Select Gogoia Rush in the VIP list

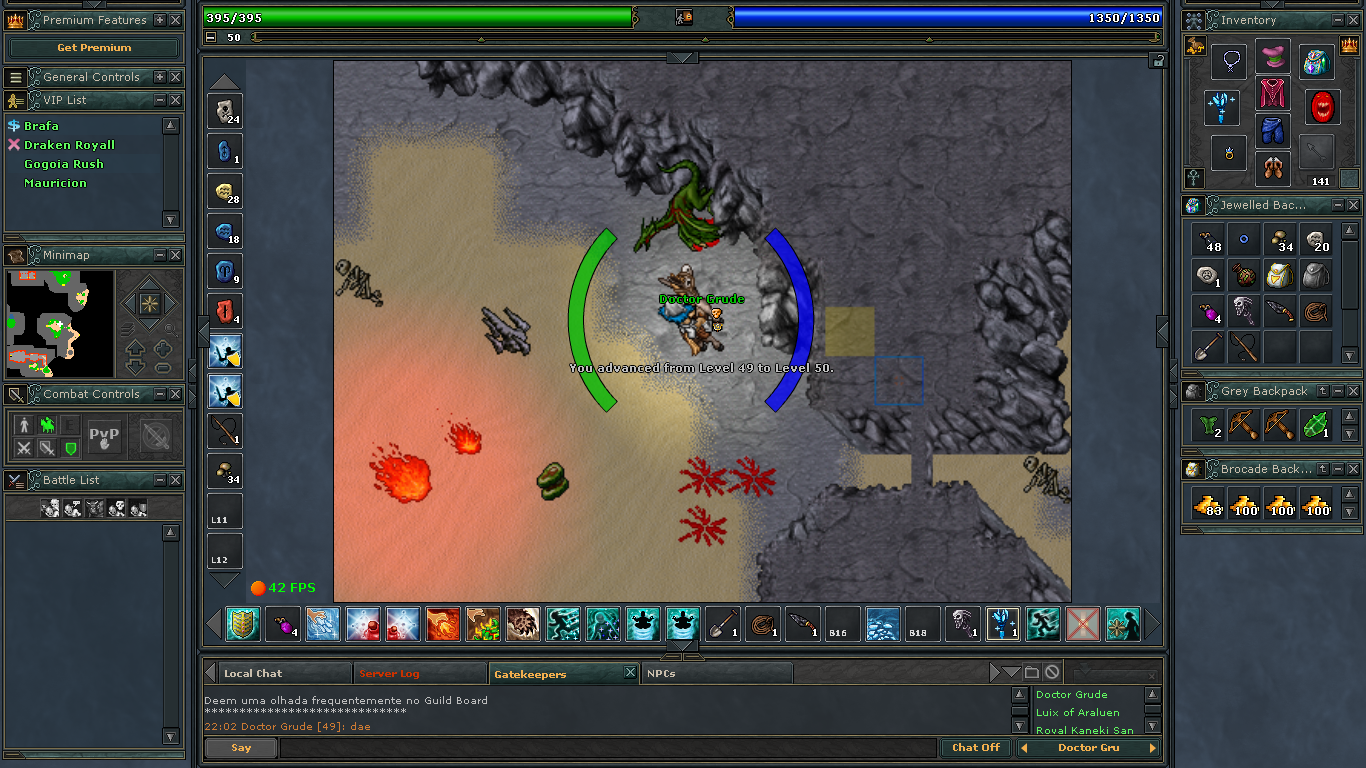pos(64,164)
